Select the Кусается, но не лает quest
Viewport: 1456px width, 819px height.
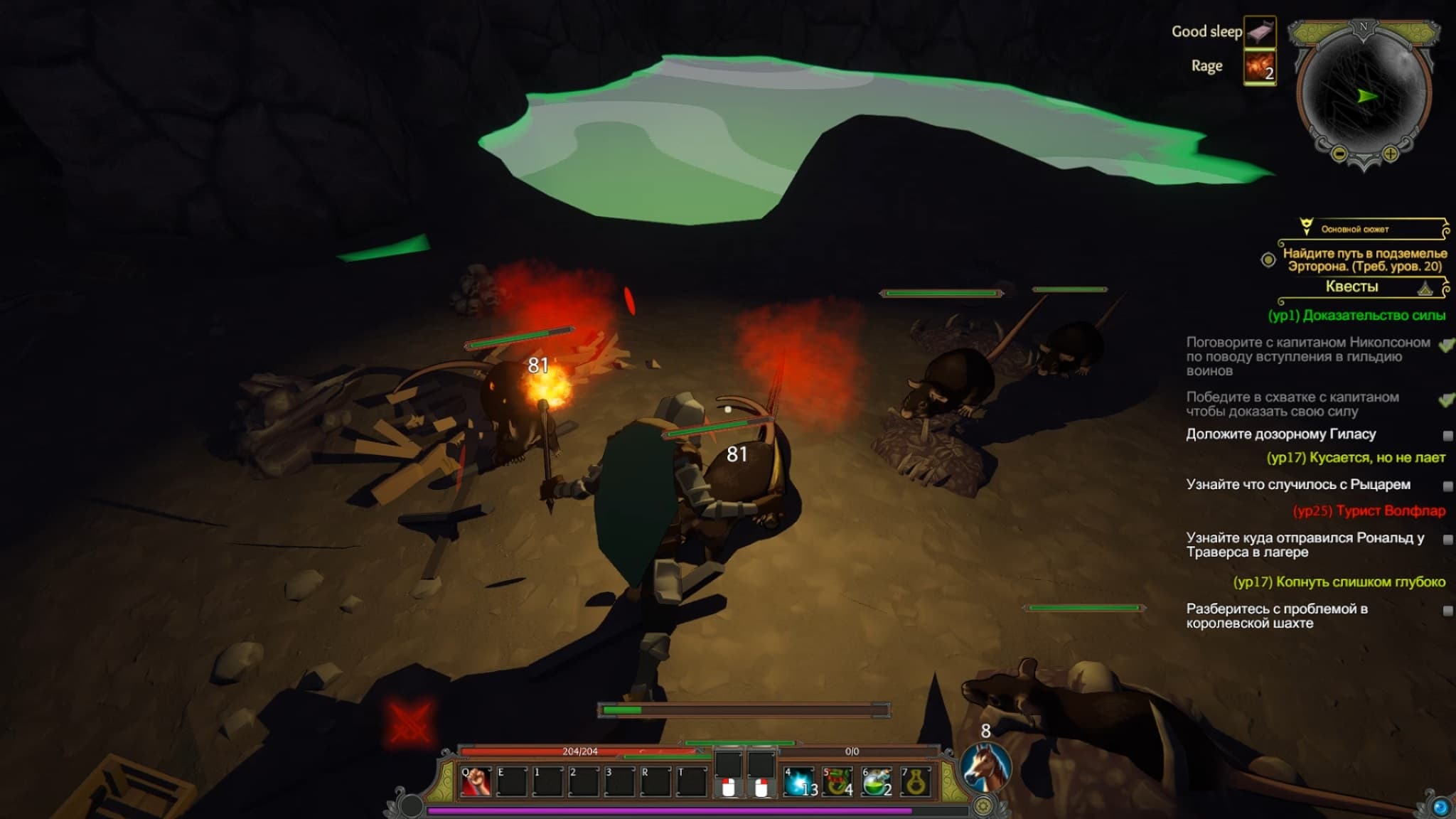[1356, 457]
